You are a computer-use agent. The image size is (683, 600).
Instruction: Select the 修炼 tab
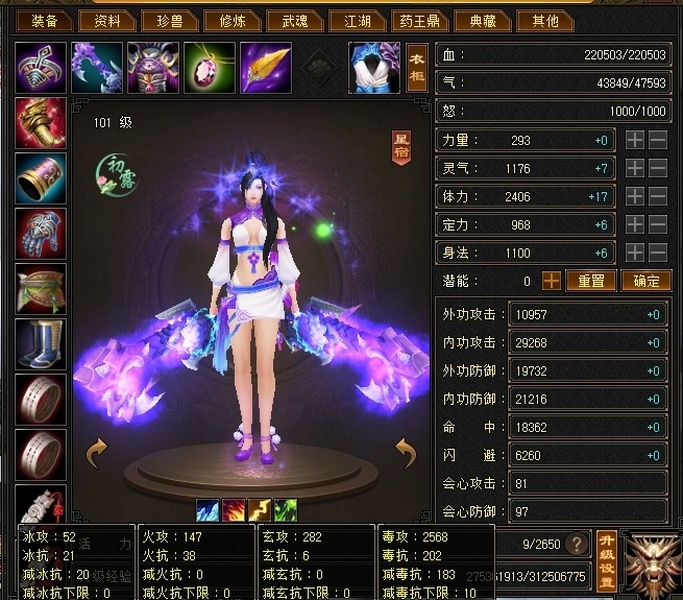click(233, 20)
